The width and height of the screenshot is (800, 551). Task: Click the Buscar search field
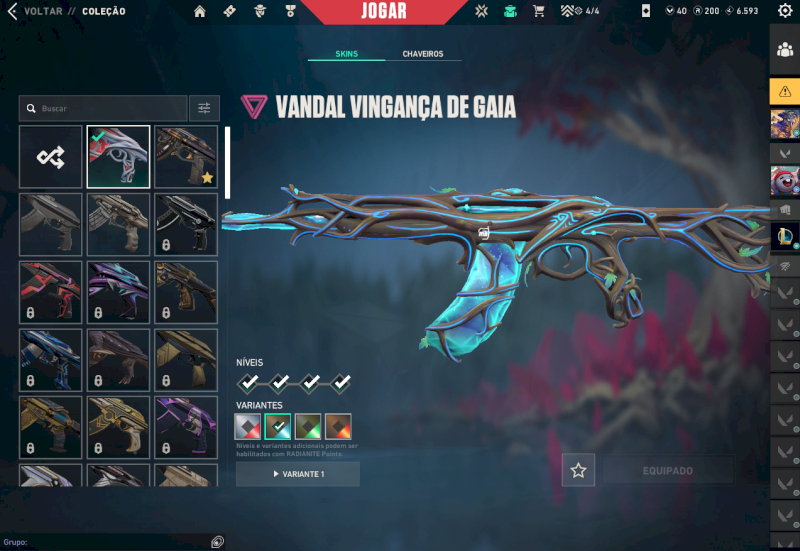[x=103, y=108]
